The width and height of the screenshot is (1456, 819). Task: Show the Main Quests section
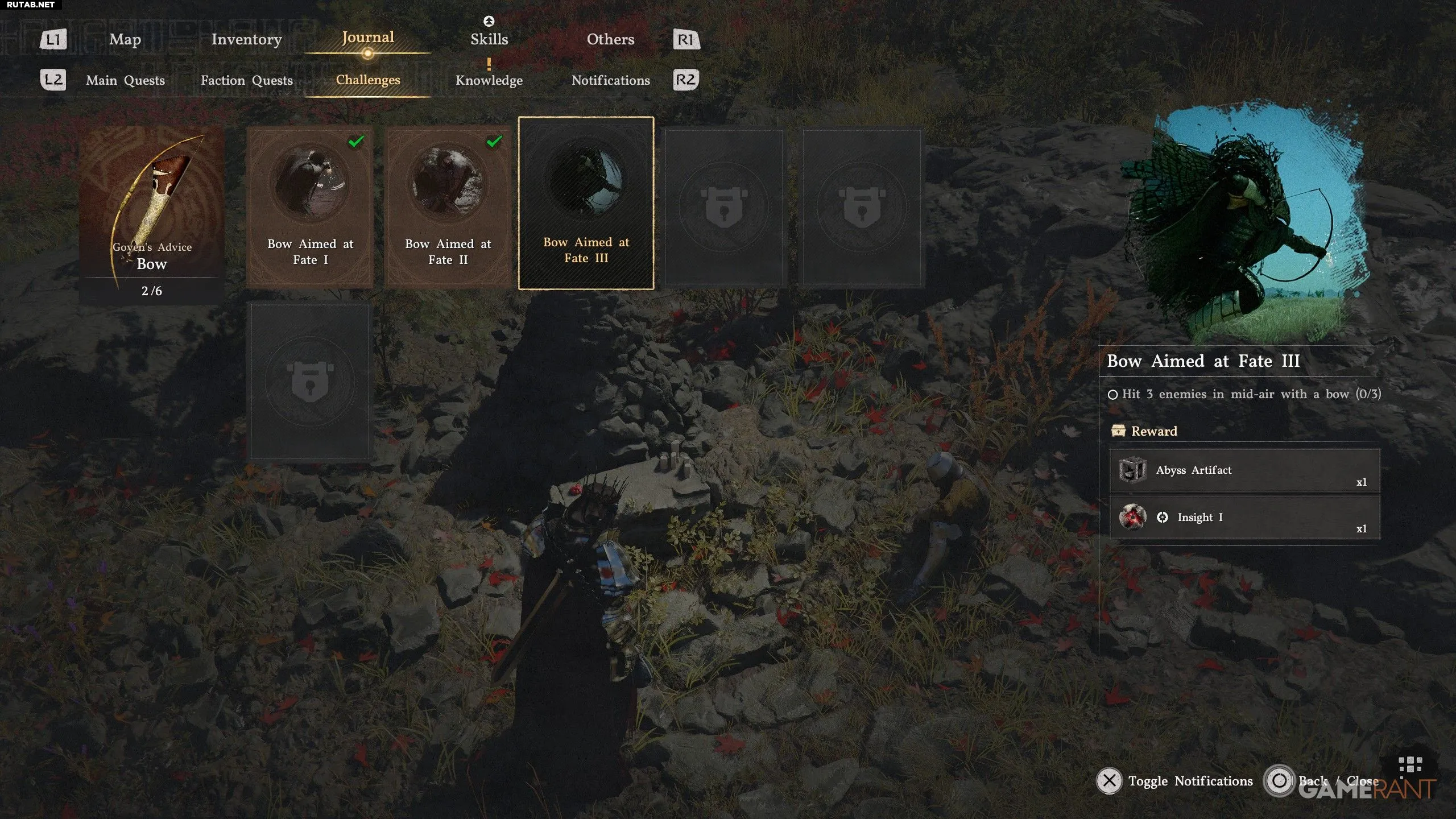coord(125,80)
